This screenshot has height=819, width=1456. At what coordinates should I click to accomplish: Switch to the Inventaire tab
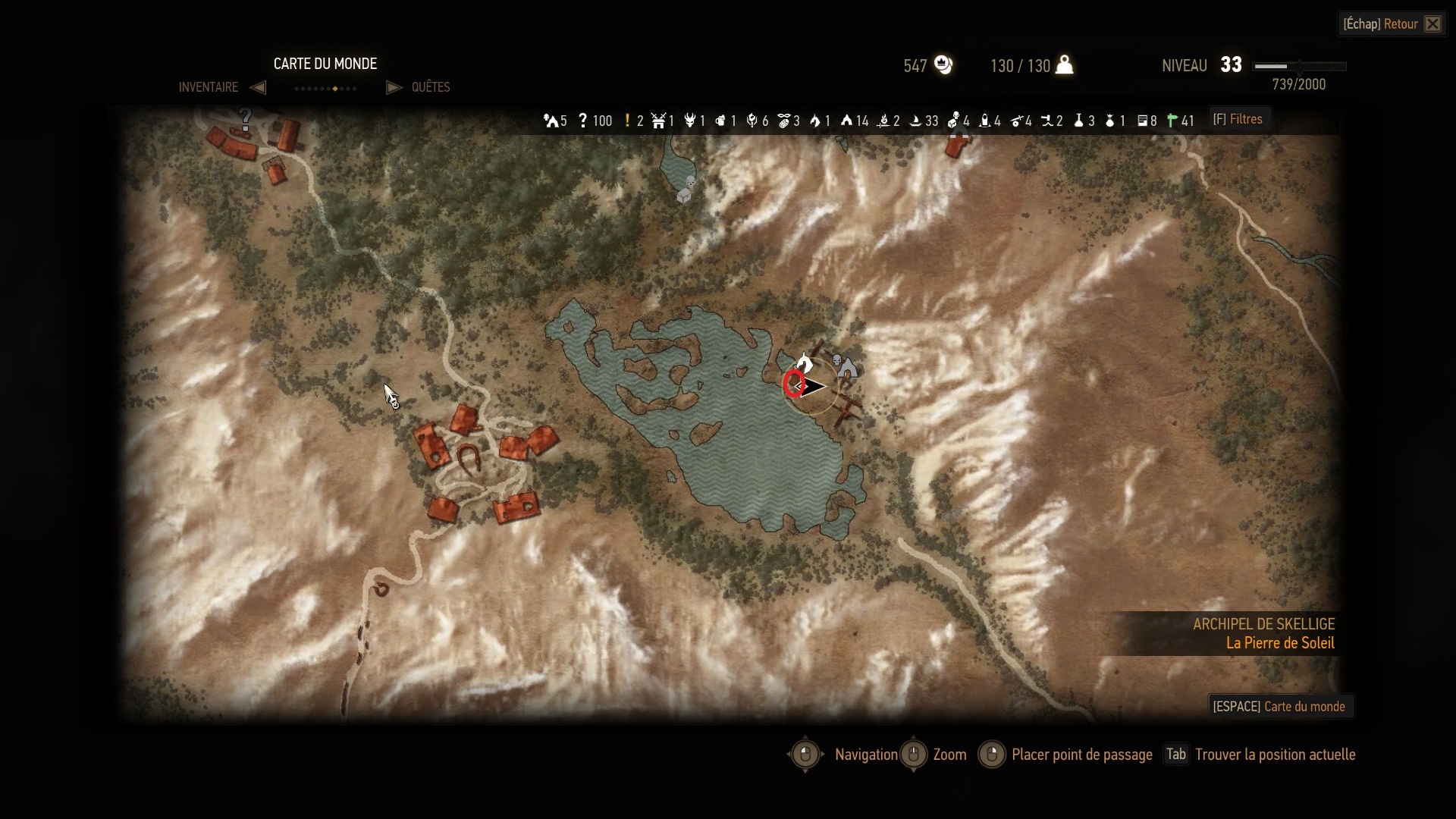pos(209,87)
